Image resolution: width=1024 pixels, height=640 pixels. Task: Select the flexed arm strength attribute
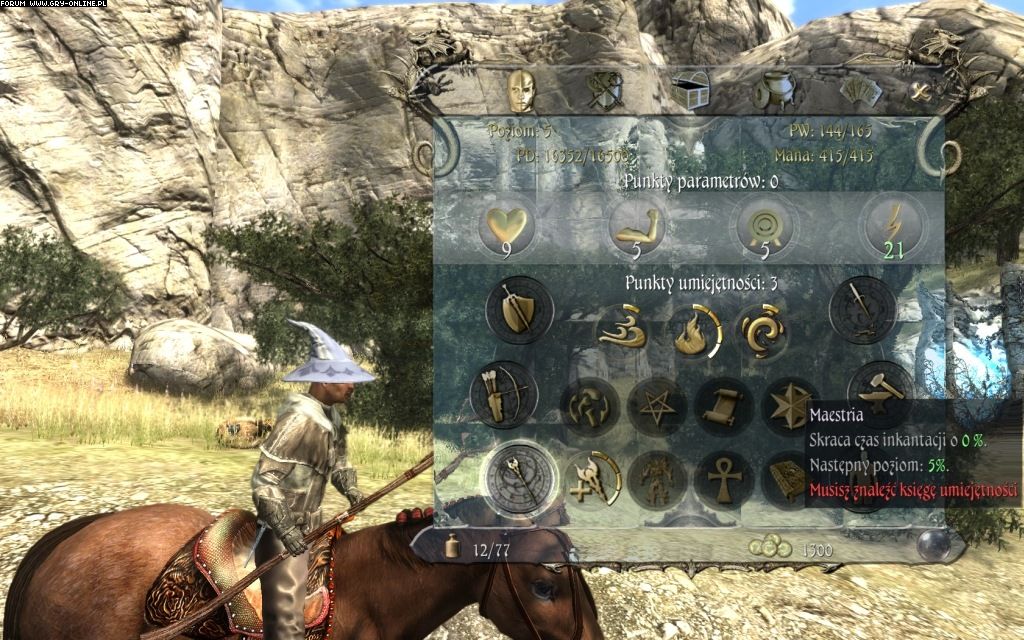634,226
